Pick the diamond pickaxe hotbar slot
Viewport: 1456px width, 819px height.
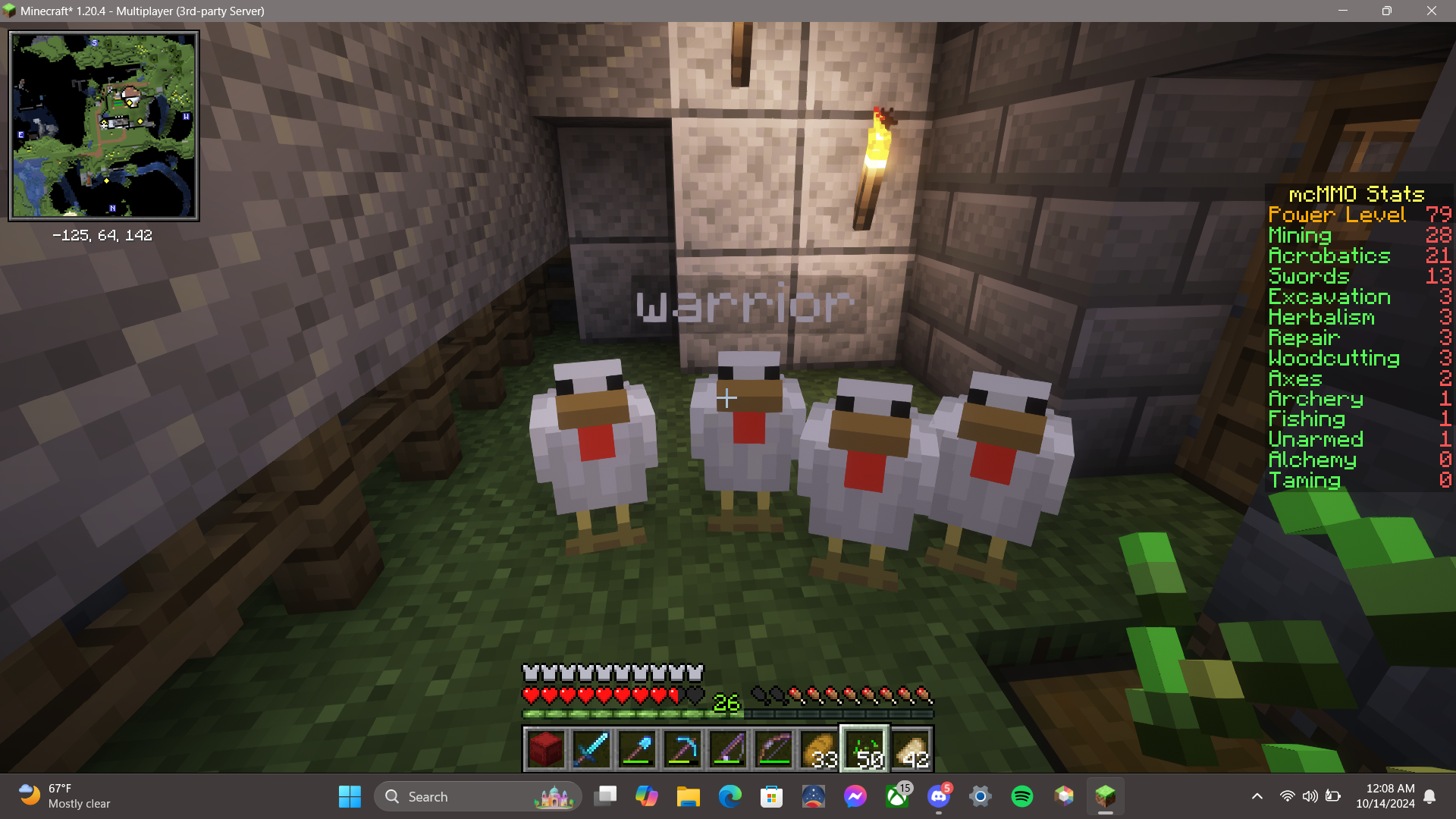coord(682,748)
